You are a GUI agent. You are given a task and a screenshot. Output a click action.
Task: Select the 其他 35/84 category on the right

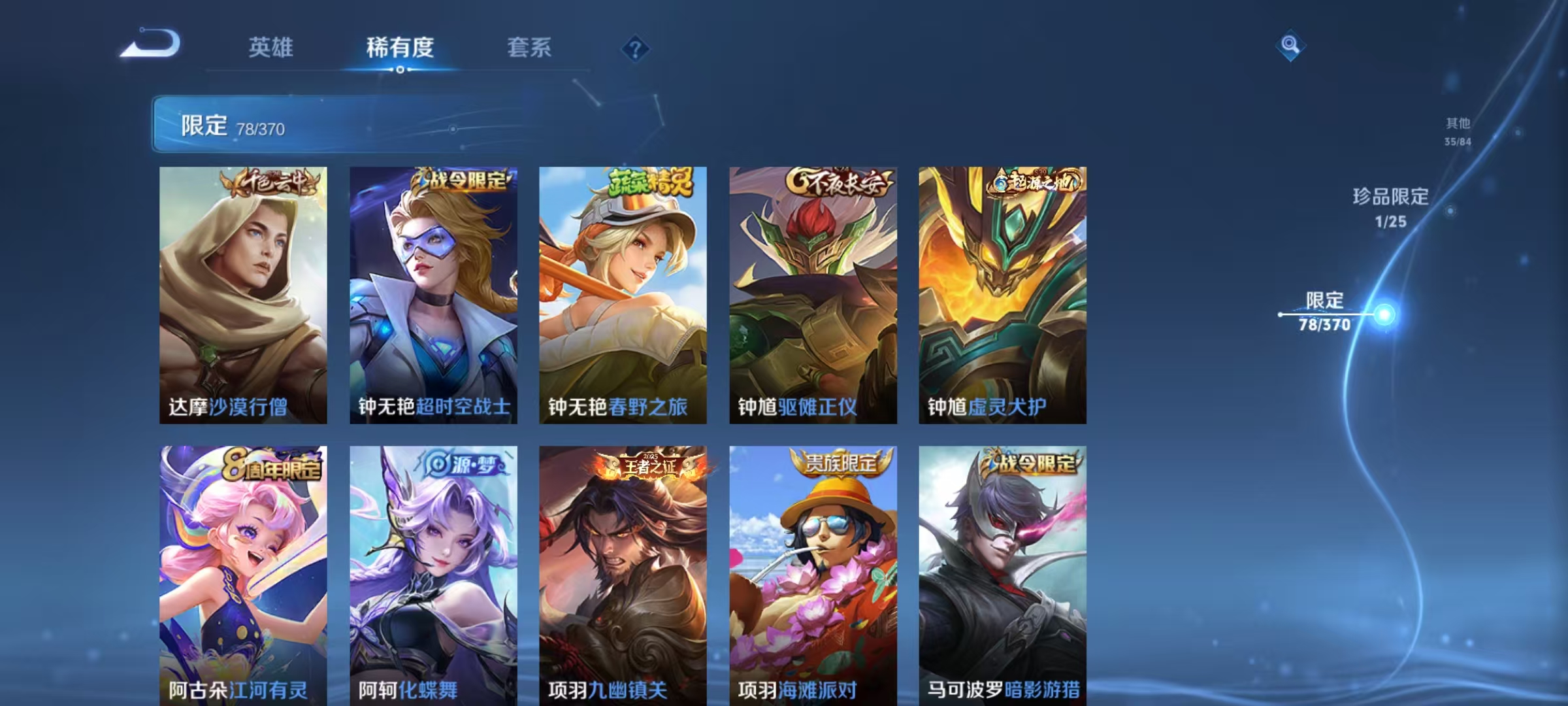point(1457,129)
